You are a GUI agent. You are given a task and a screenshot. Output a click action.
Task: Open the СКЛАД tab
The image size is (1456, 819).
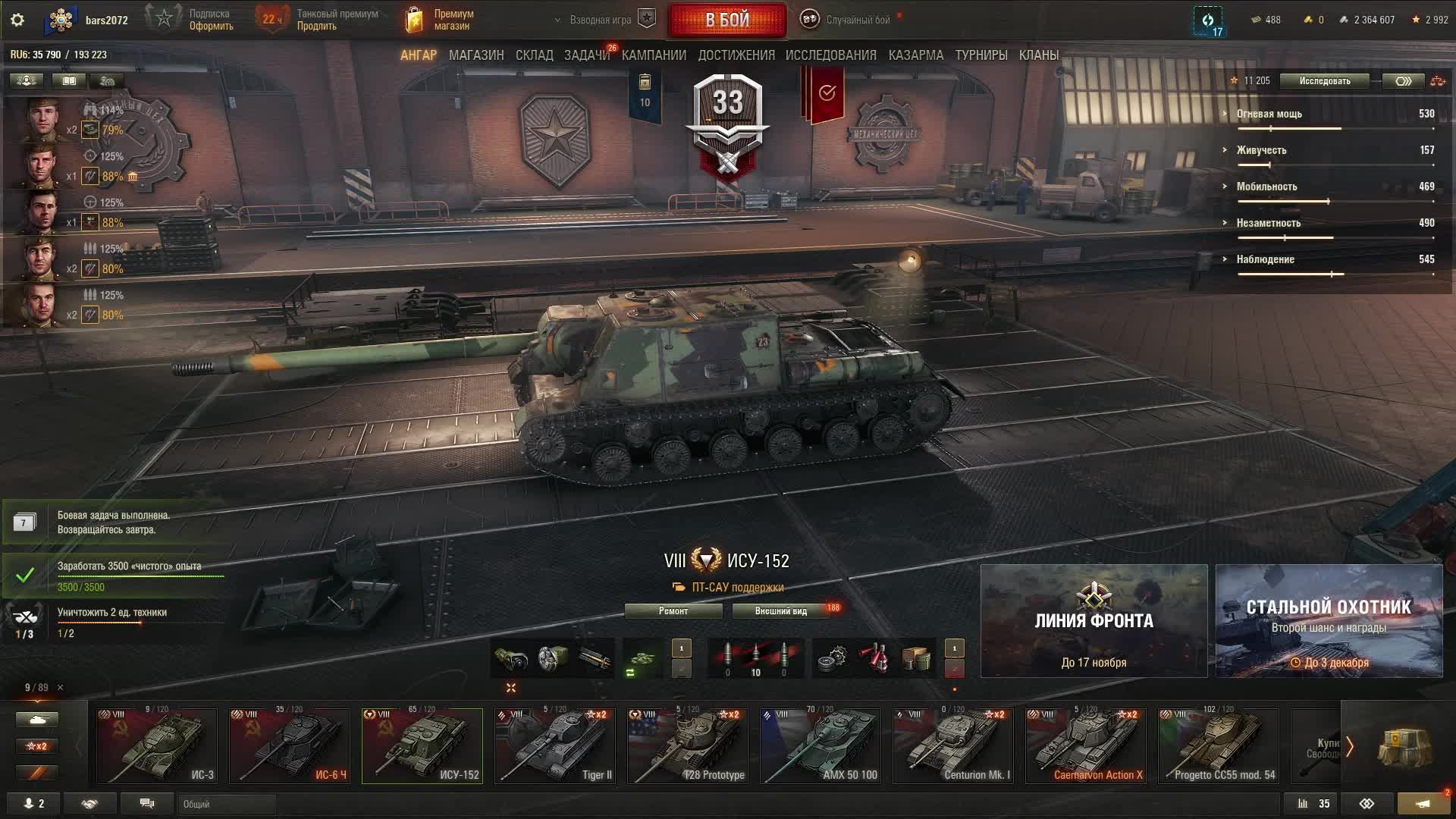534,55
